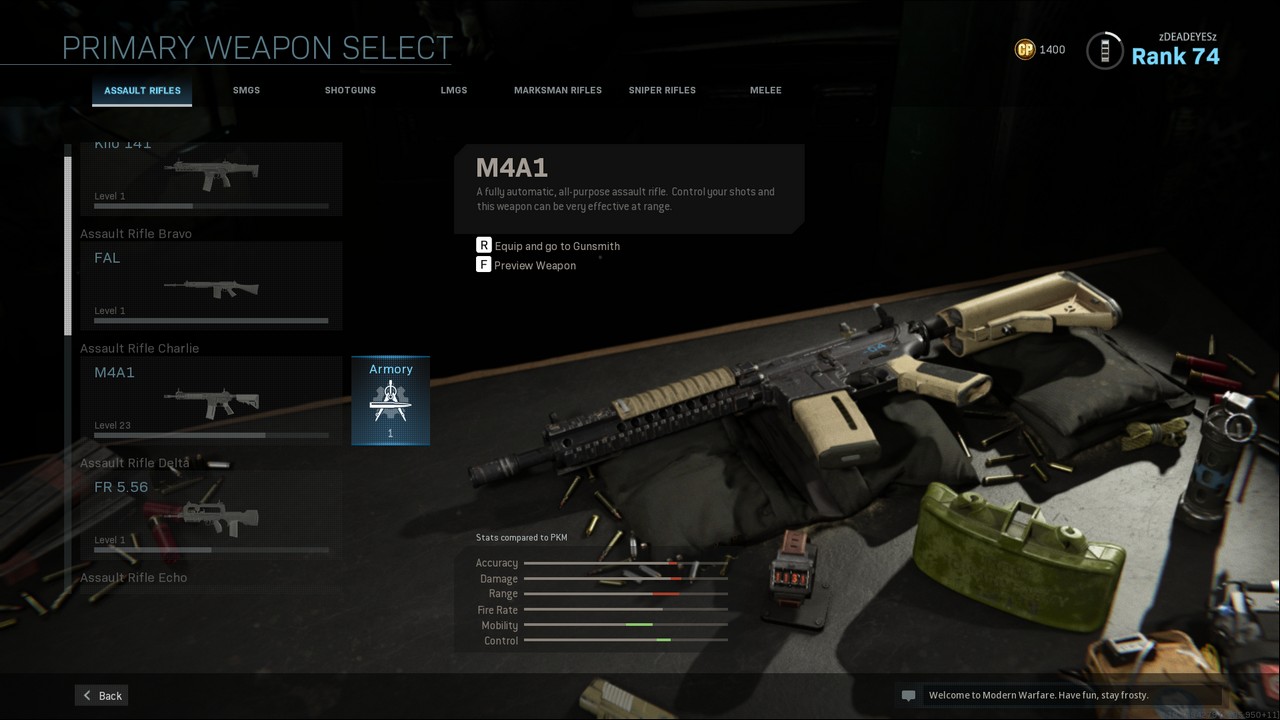Switch to the Melee weapons tab
The image size is (1280, 720).
coord(766,90)
